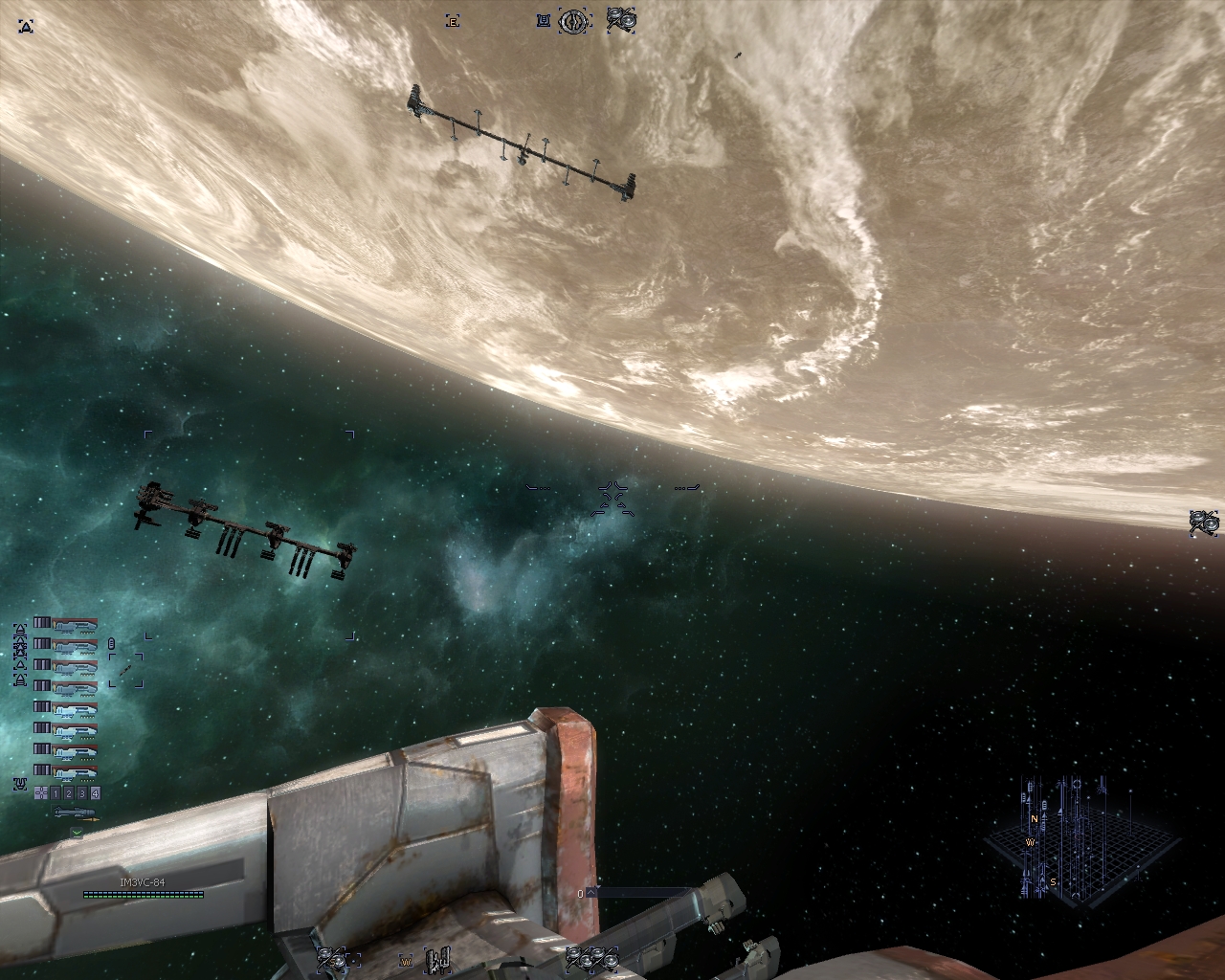Click the ship marker in top-left corner

tap(27, 27)
